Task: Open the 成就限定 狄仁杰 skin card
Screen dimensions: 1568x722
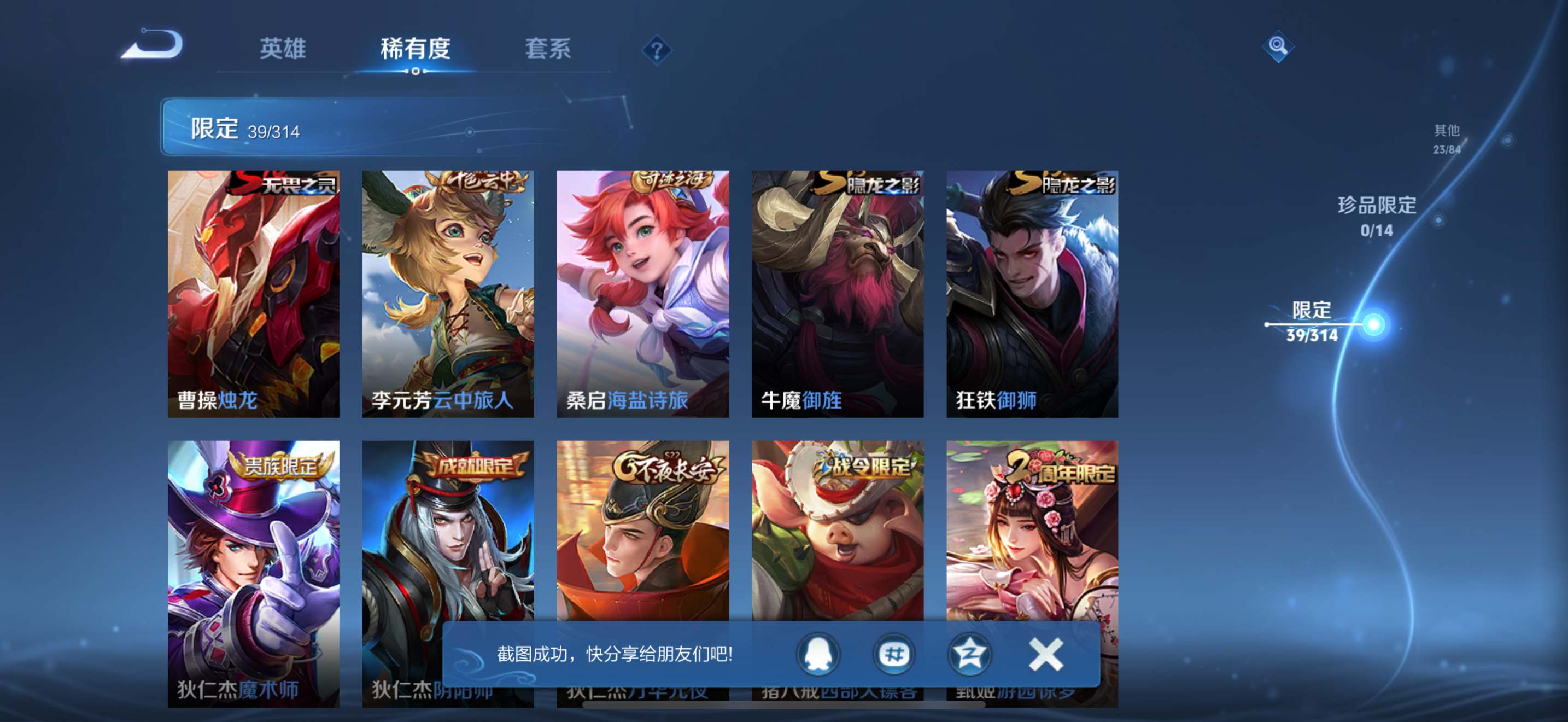Action: 448,535
